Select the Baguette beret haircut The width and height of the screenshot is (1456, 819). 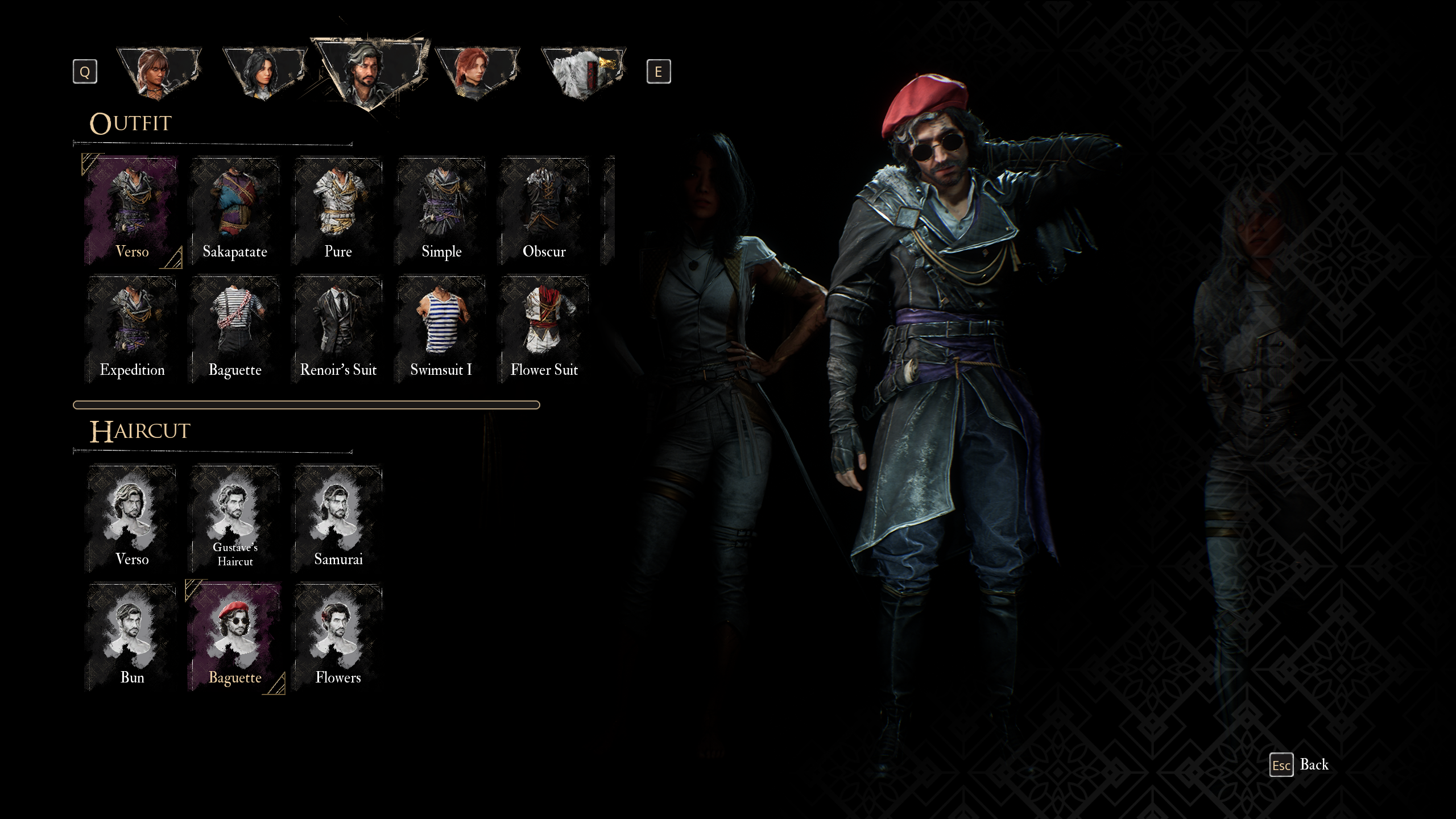[x=235, y=636]
